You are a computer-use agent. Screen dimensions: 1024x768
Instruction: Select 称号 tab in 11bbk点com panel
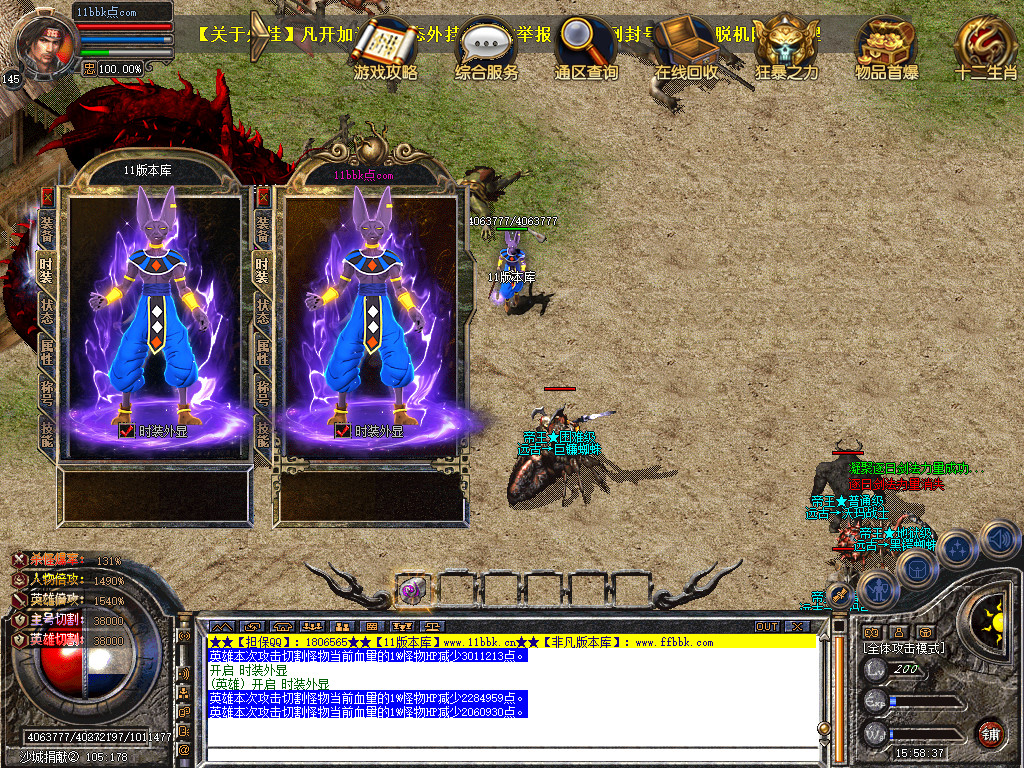263,390
